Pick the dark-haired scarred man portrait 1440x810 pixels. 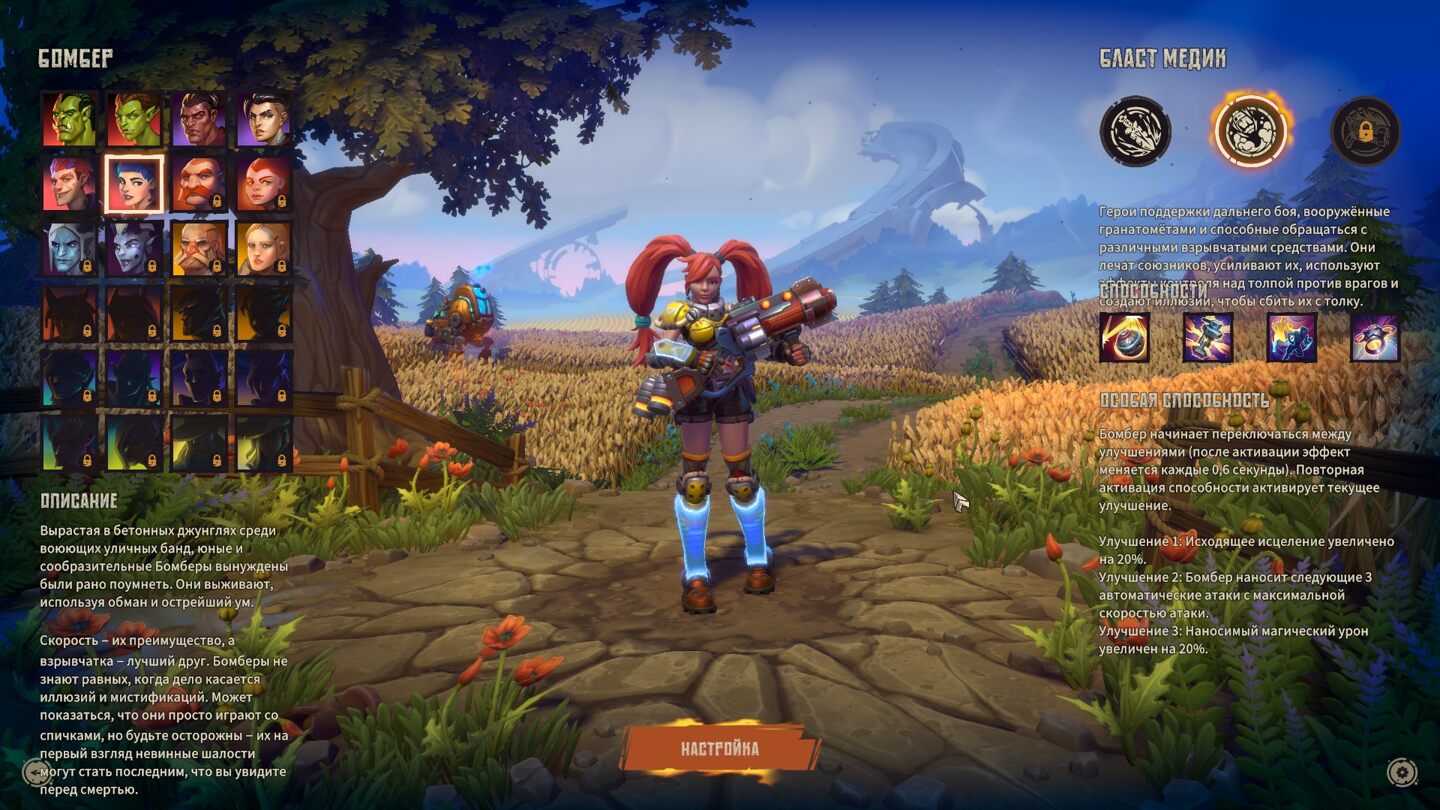point(199,120)
